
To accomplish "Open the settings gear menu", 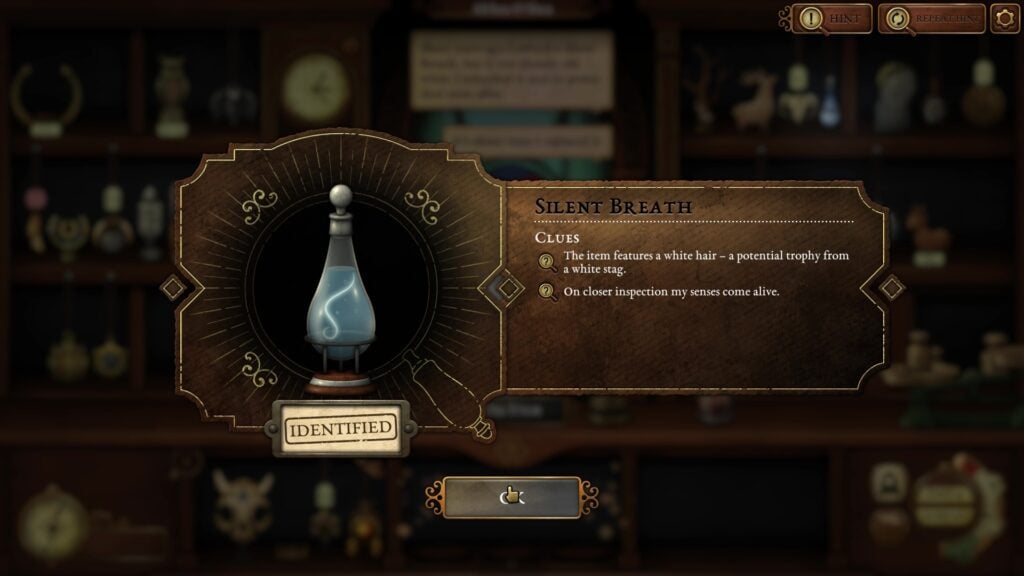I will pos(1004,18).
